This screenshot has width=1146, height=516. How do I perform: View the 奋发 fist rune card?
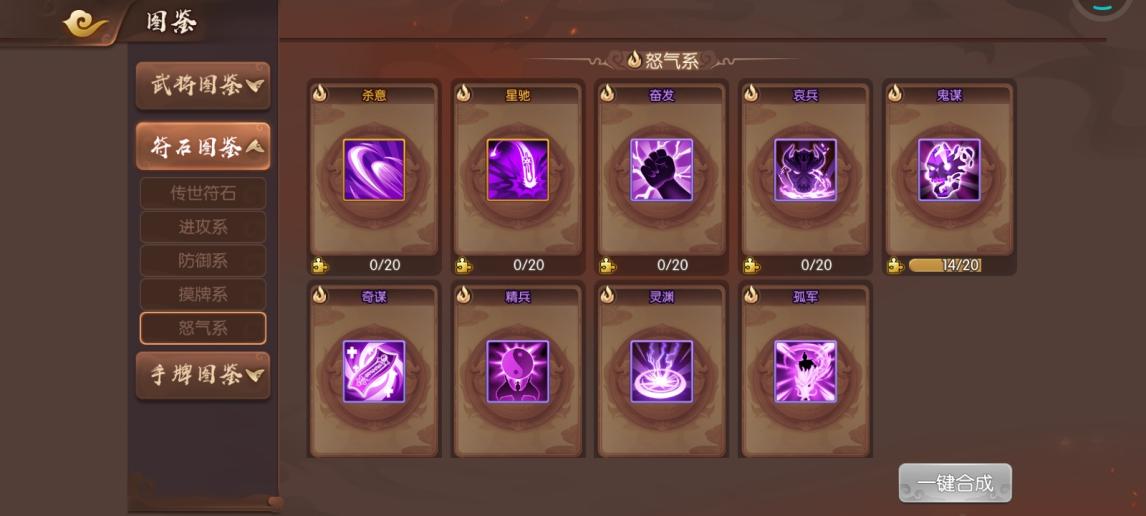[662, 170]
